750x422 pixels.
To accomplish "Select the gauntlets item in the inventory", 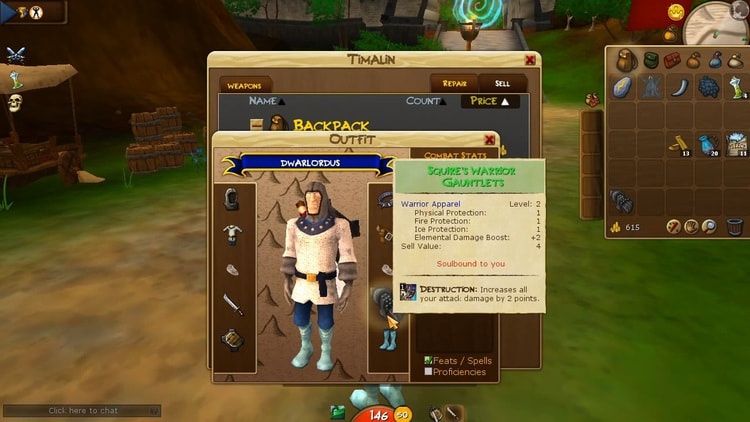I will click(x=621, y=201).
